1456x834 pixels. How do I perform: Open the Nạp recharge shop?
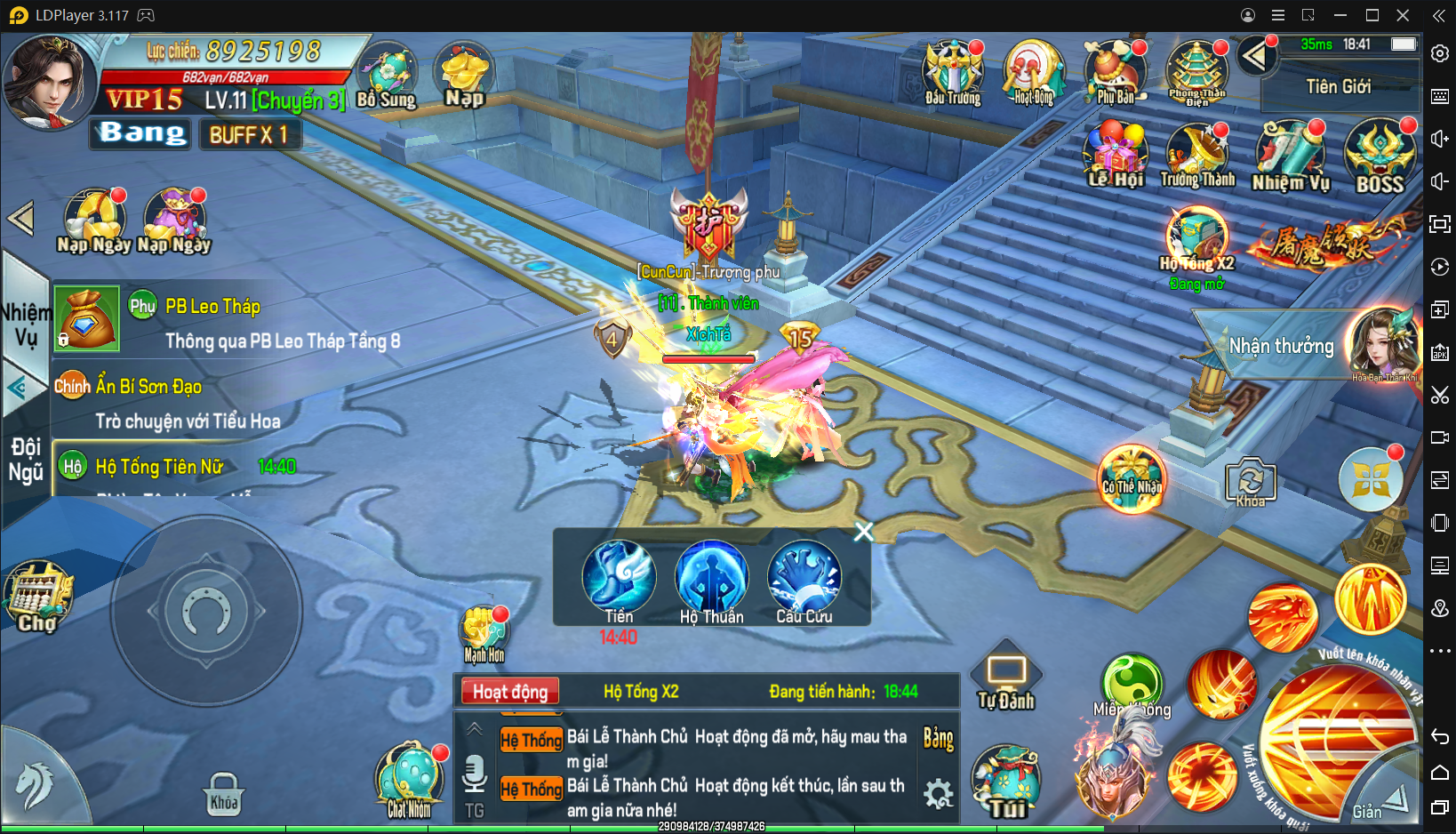click(x=464, y=75)
